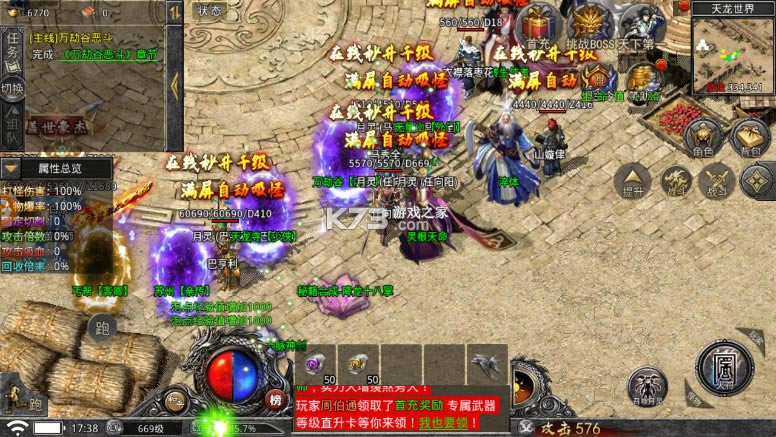Click the 切换 switch button

click(x=12, y=88)
